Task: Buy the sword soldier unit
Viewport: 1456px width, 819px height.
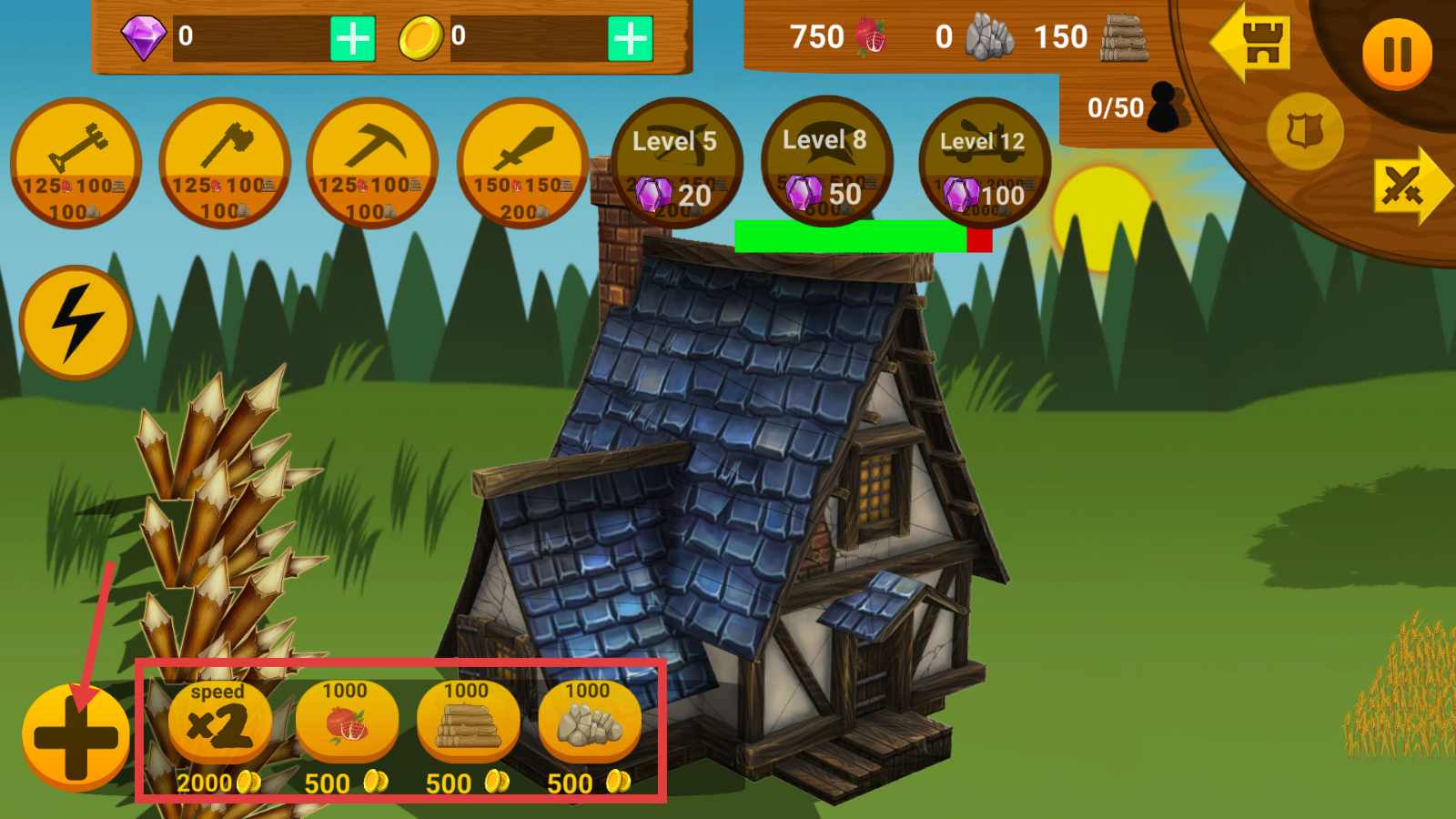Action: (522, 163)
